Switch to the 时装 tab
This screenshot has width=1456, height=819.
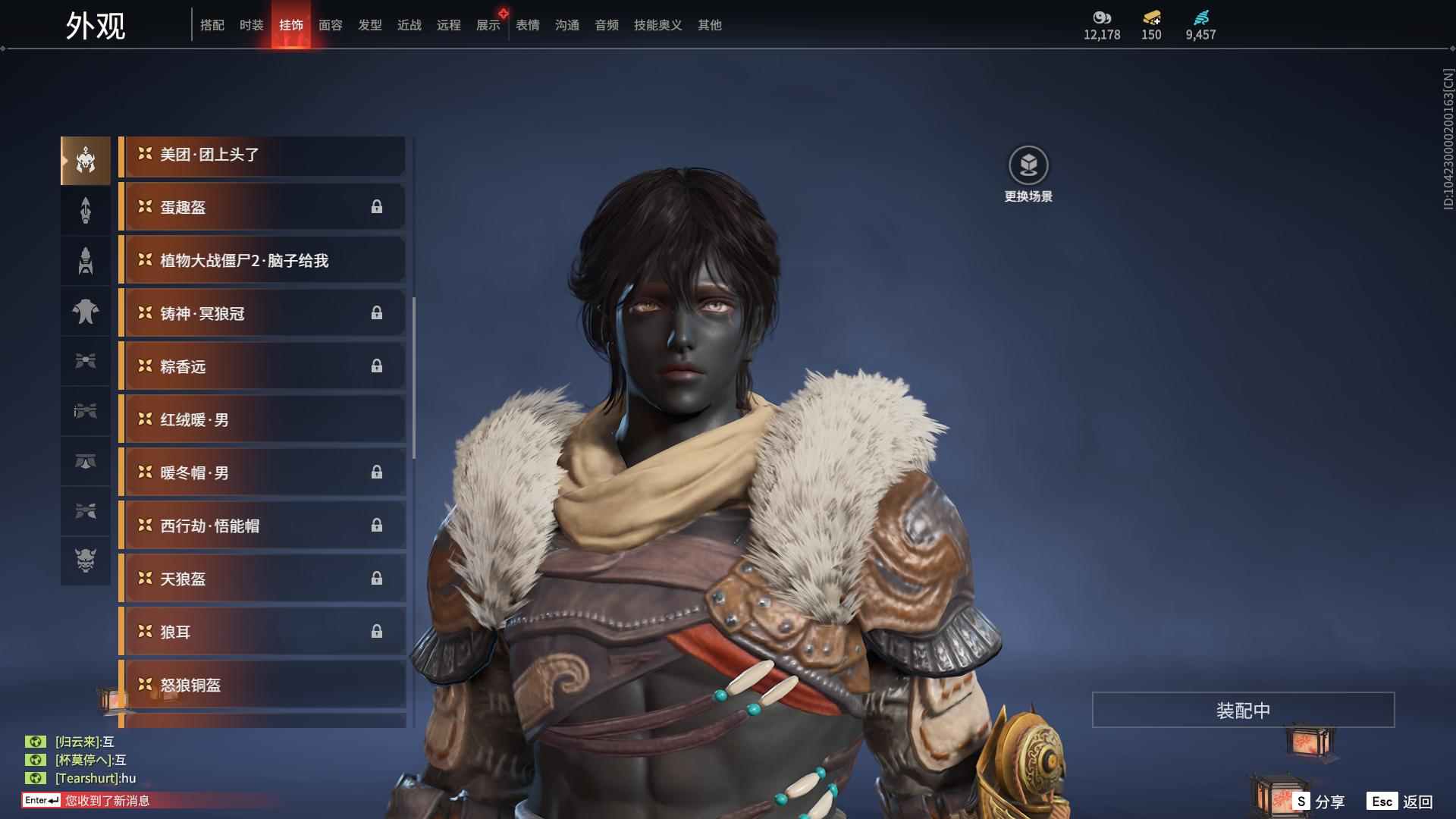pyautogui.click(x=251, y=25)
